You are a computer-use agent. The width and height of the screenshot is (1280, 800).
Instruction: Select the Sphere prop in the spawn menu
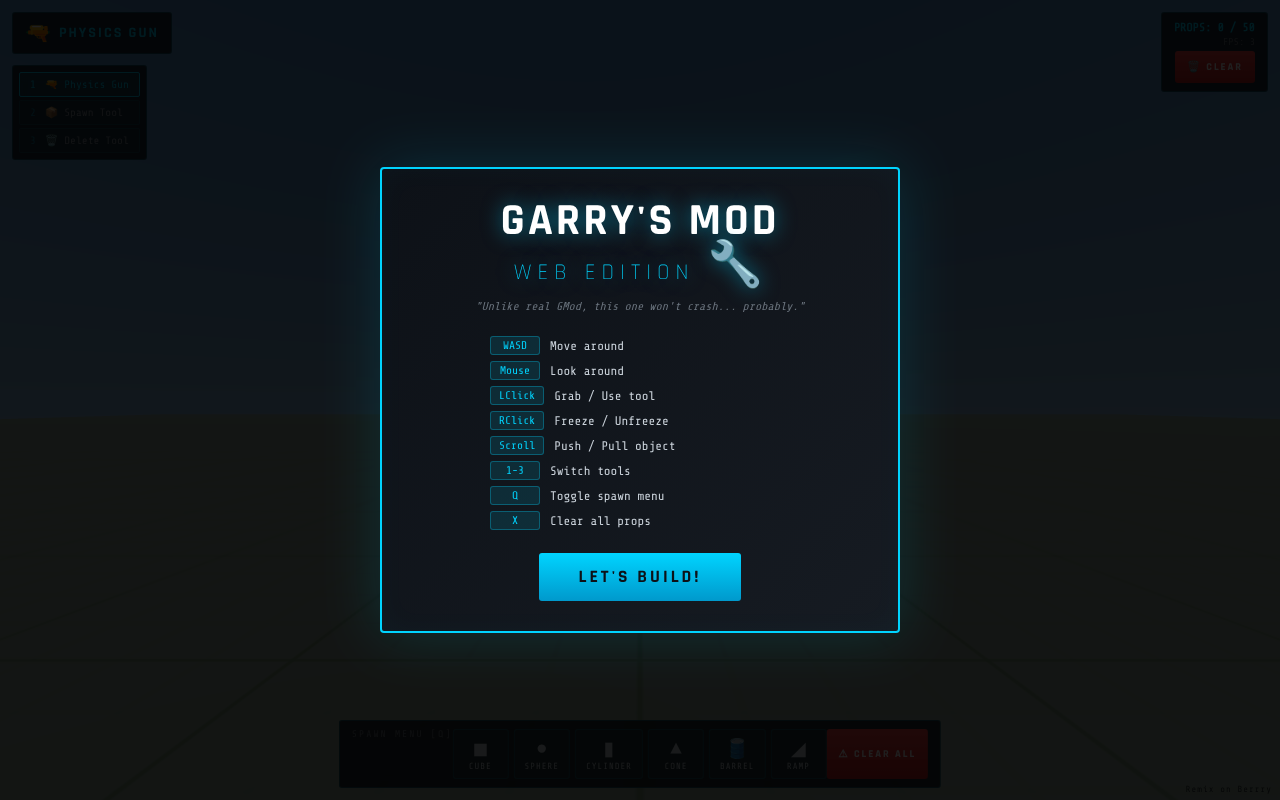[542, 753]
